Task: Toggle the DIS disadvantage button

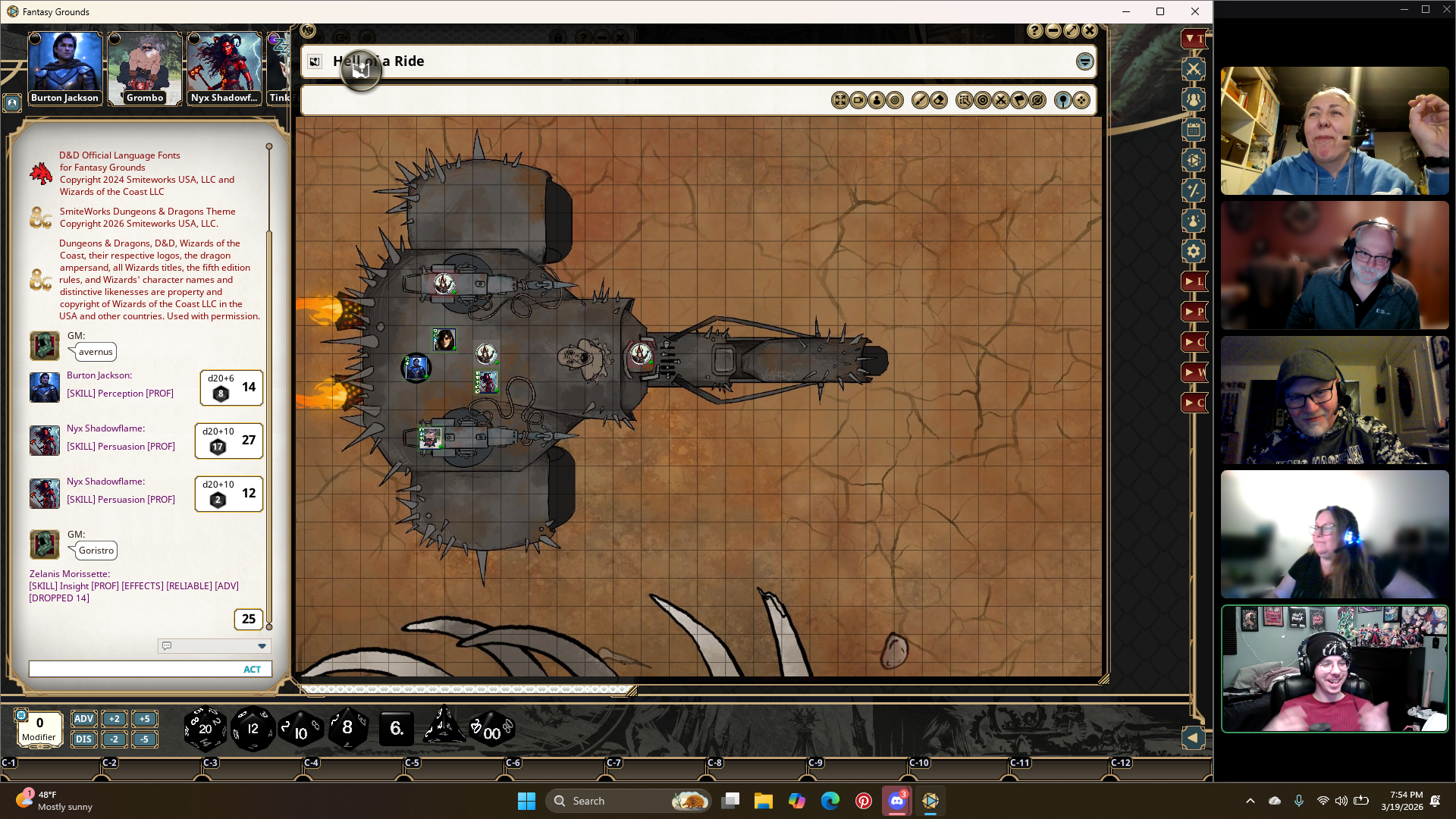Action: (83, 739)
